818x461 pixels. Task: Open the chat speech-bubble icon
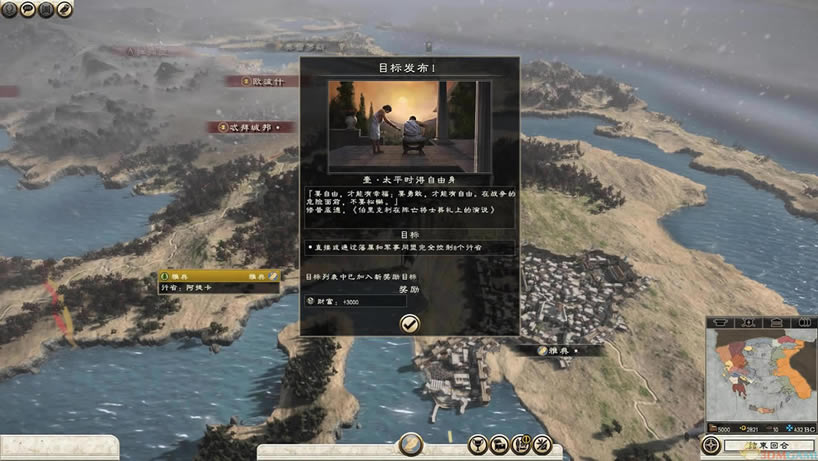29,9
